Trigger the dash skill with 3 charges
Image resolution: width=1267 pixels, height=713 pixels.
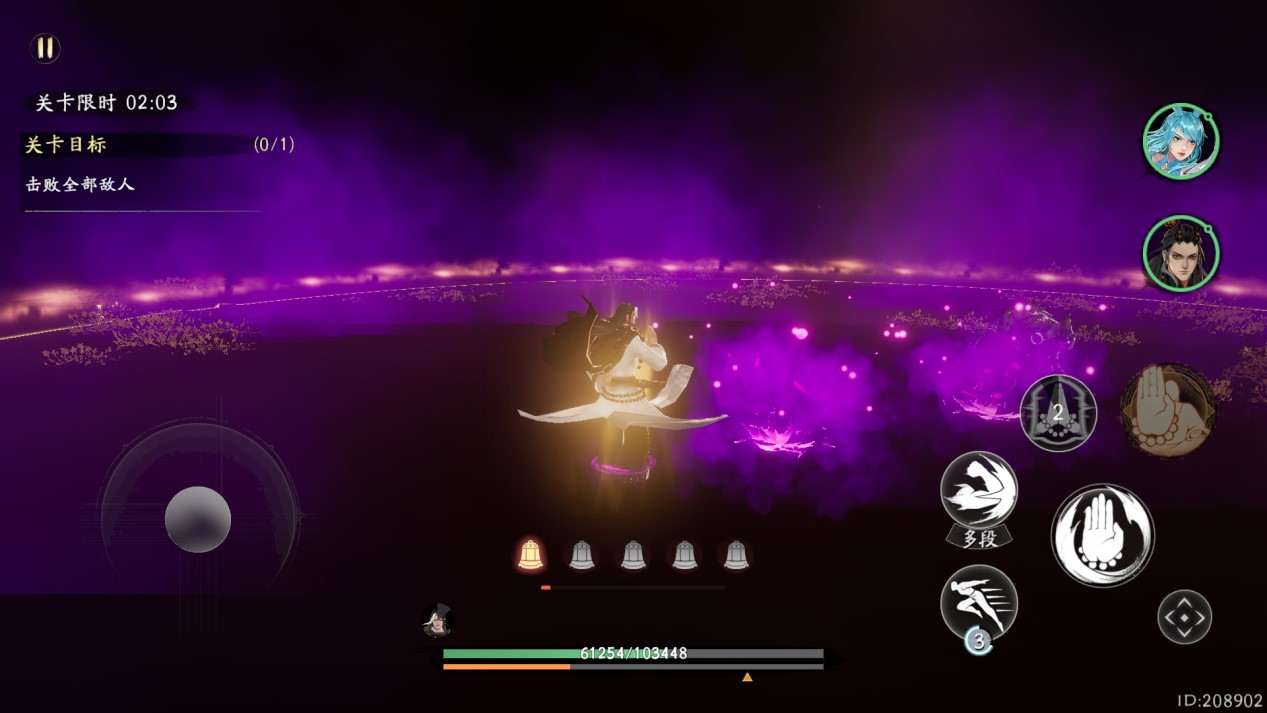(979, 603)
